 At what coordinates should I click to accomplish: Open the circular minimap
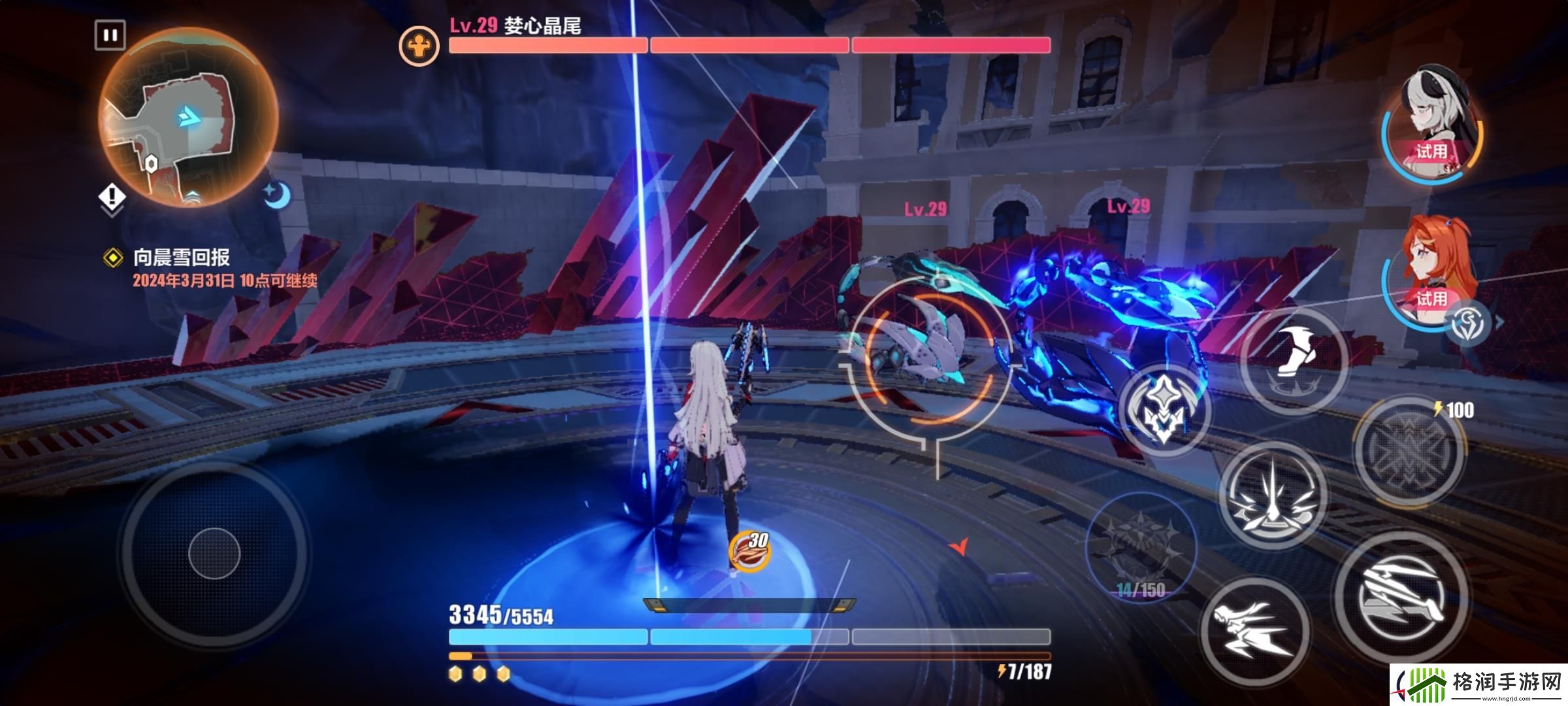click(x=188, y=118)
